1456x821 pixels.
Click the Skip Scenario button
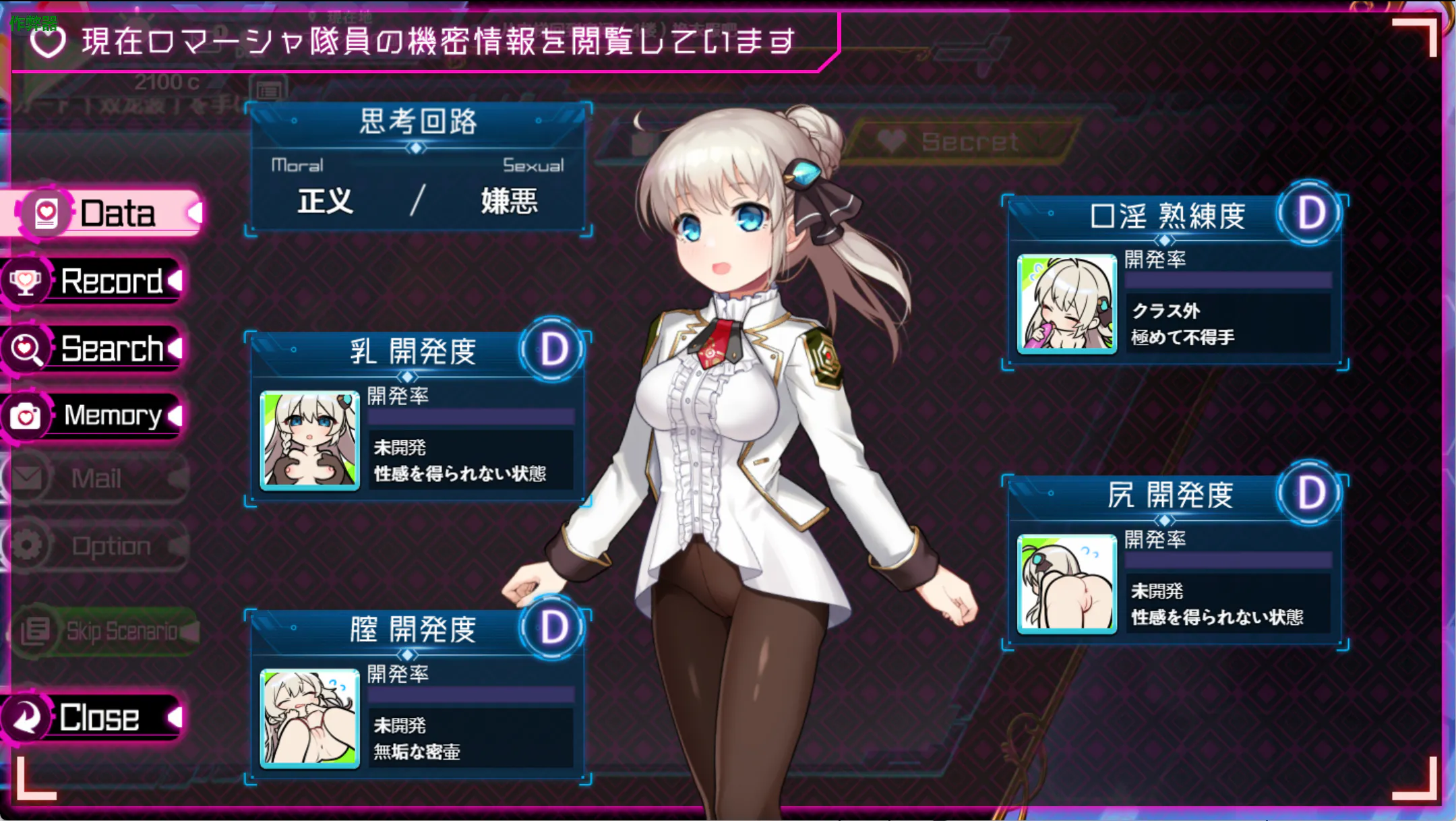[x=108, y=631]
